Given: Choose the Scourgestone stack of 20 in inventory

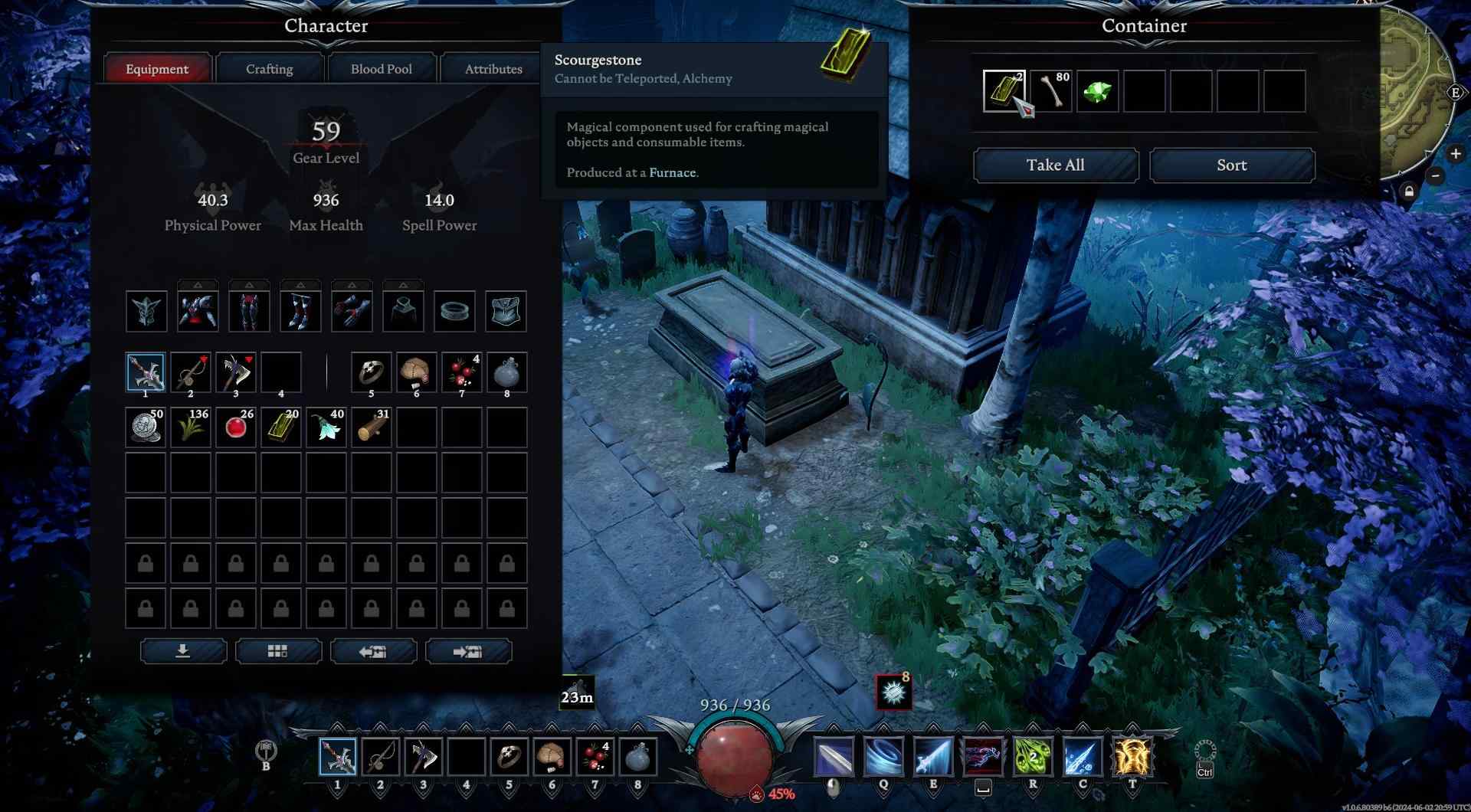Looking at the screenshot, I should click(x=281, y=427).
